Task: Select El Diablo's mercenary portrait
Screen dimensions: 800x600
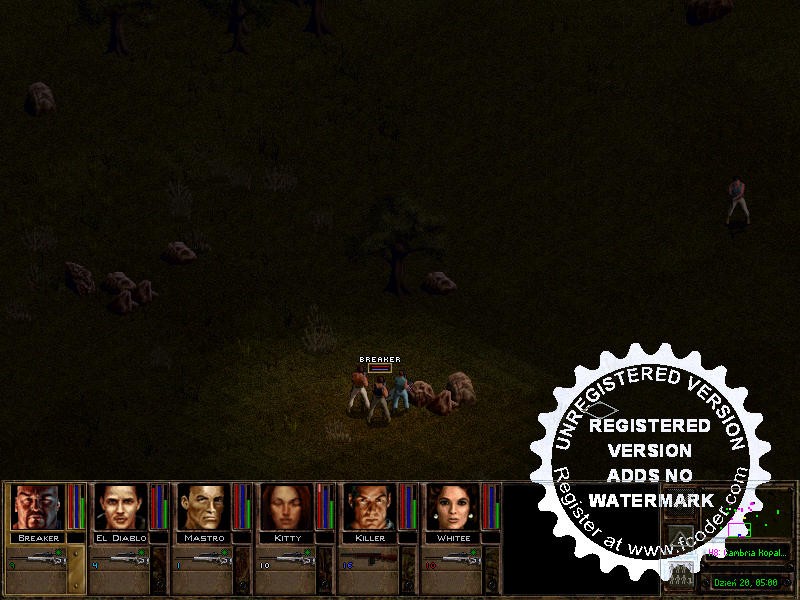Action: click(121, 507)
